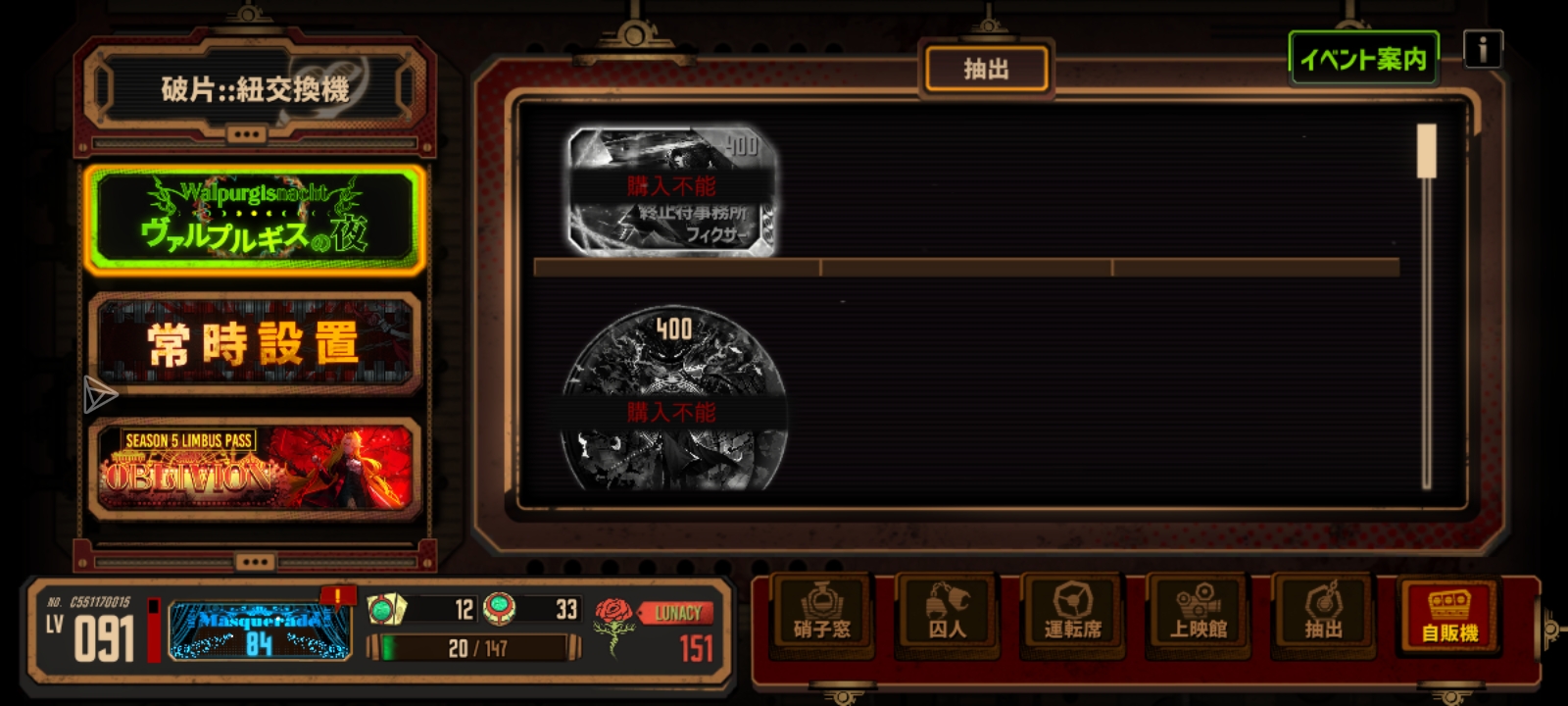The width and height of the screenshot is (1568, 706).
Task: Open the 抽出 tab in bottom navigation
Action: click(x=1323, y=613)
